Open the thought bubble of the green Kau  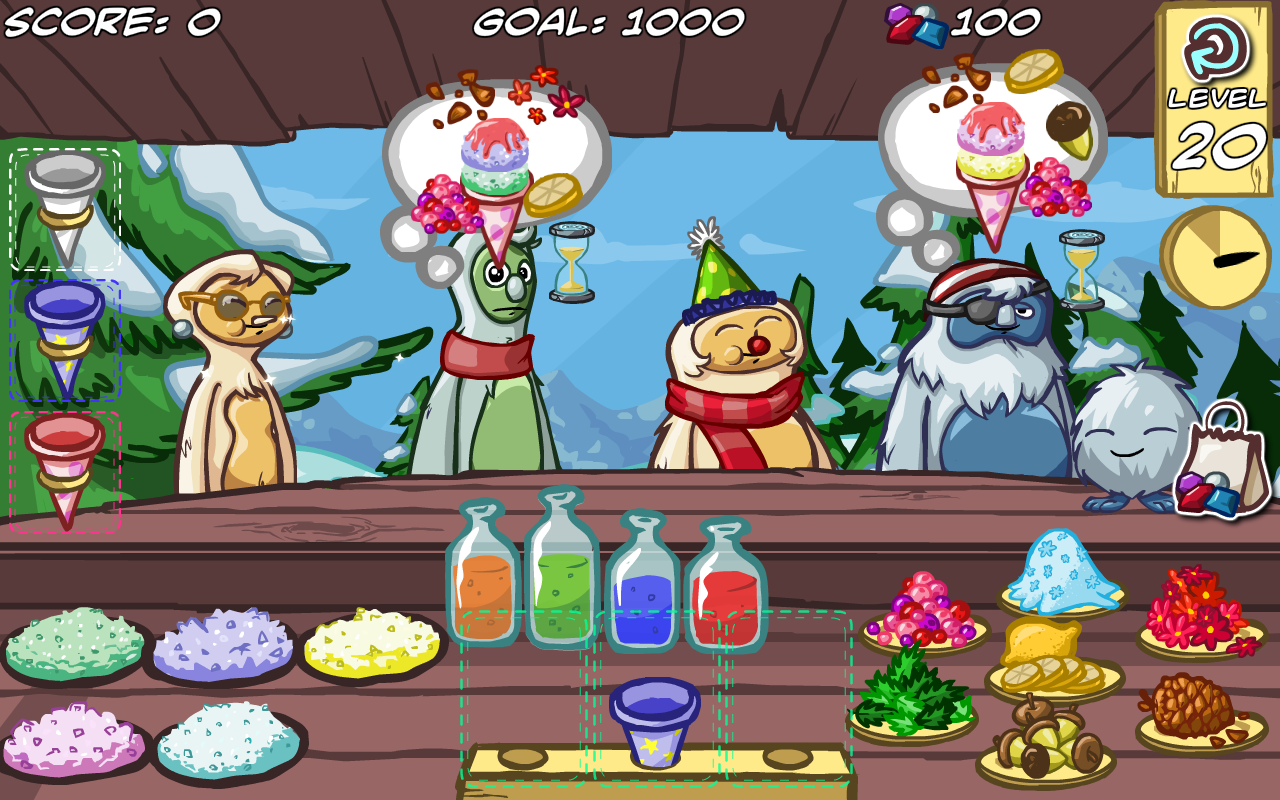[x=495, y=150]
